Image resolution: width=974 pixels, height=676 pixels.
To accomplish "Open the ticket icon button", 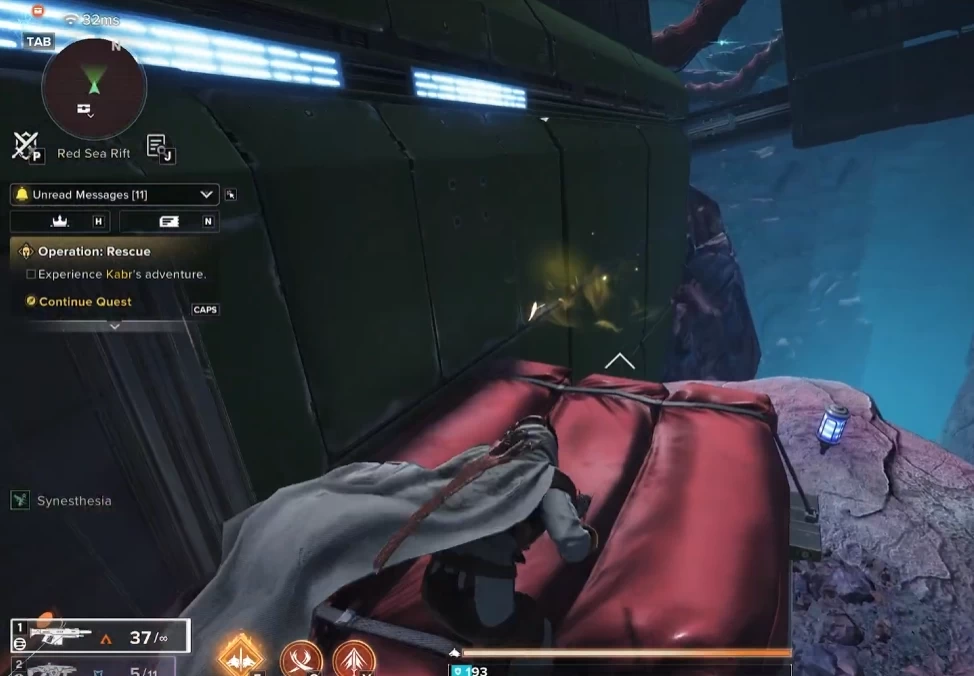I will click(x=168, y=222).
